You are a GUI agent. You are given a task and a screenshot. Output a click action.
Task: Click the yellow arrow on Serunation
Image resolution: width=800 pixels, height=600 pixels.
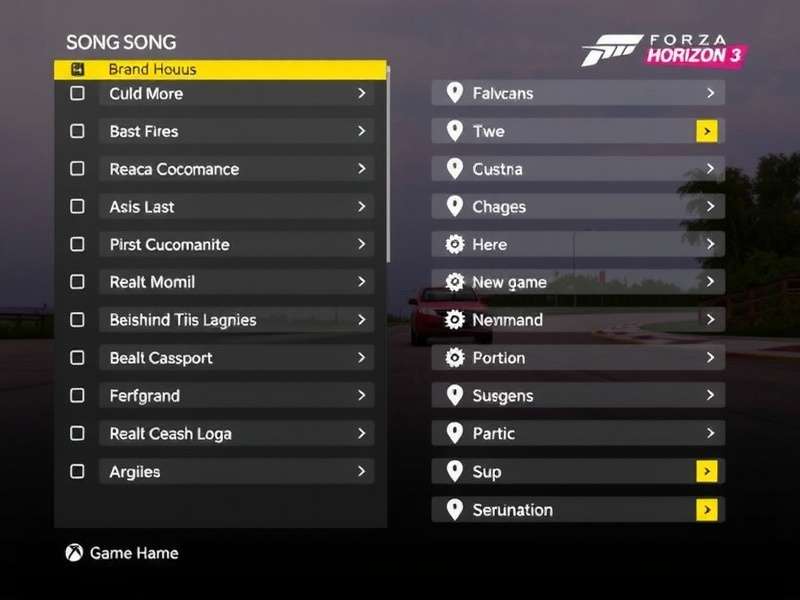tap(707, 510)
